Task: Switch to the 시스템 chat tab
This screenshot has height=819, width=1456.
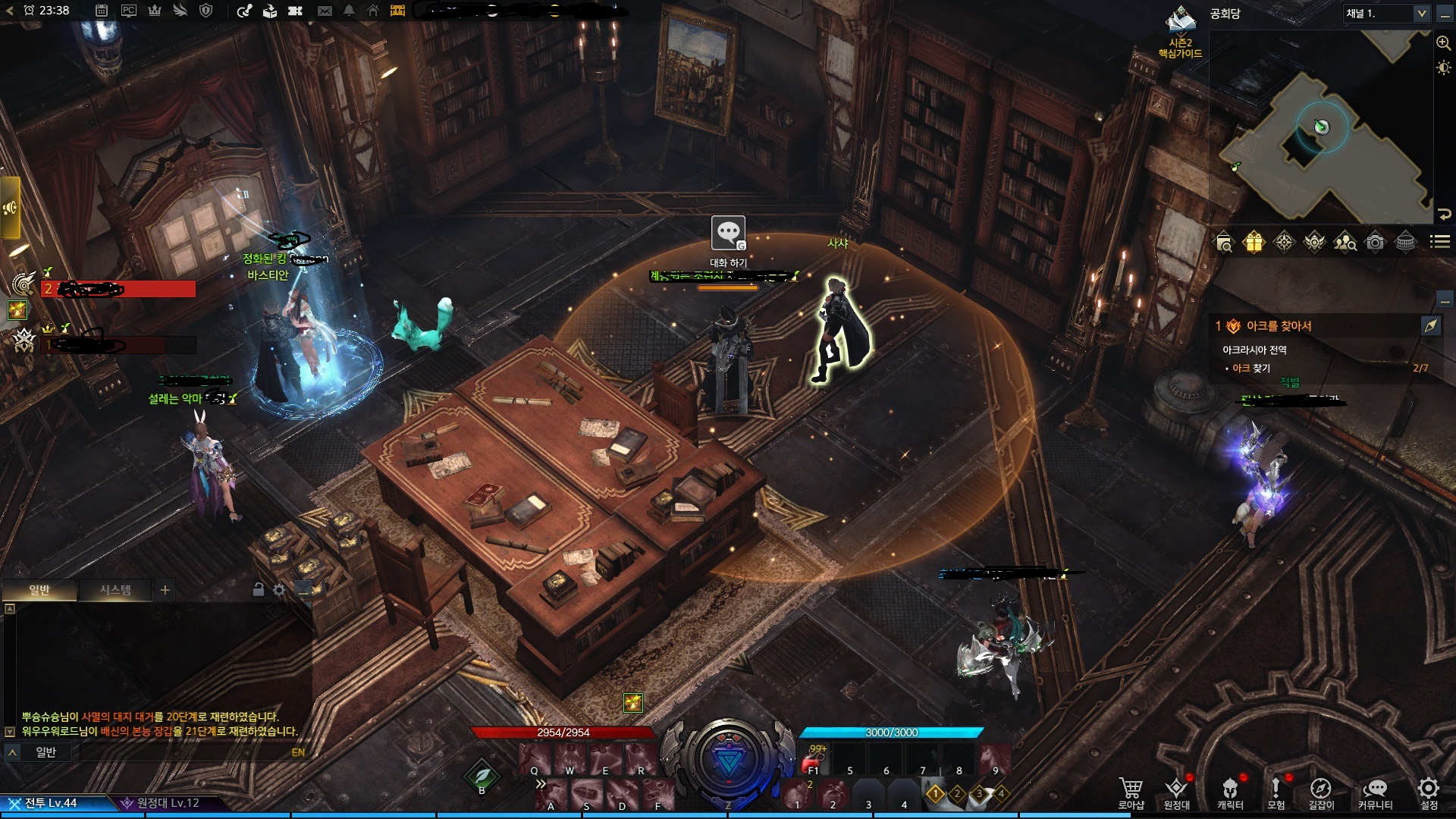Action: pyautogui.click(x=115, y=589)
